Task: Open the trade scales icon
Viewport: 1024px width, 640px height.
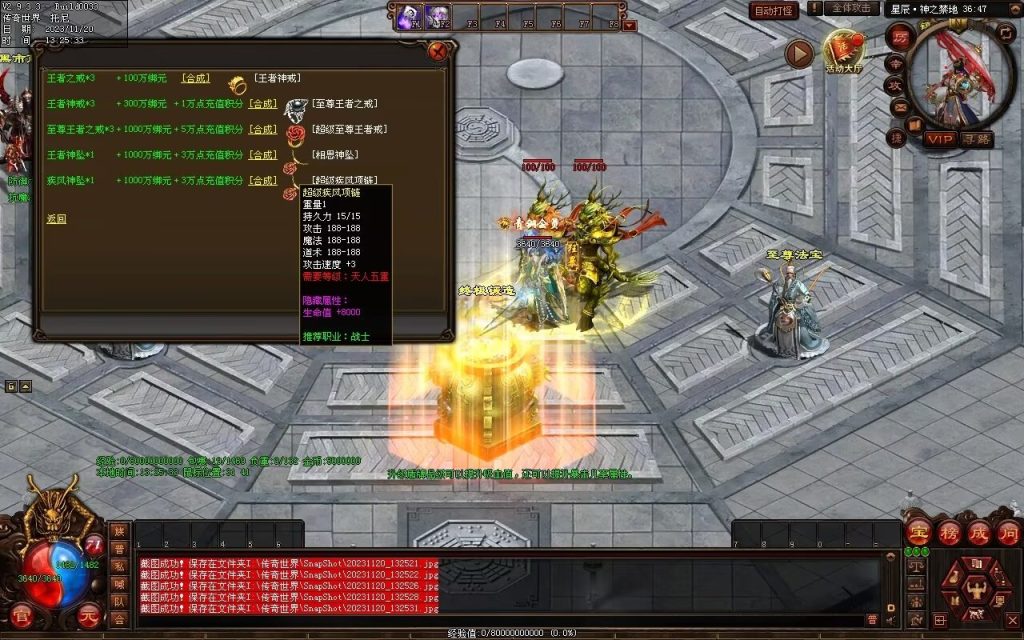Action: click(x=915, y=566)
